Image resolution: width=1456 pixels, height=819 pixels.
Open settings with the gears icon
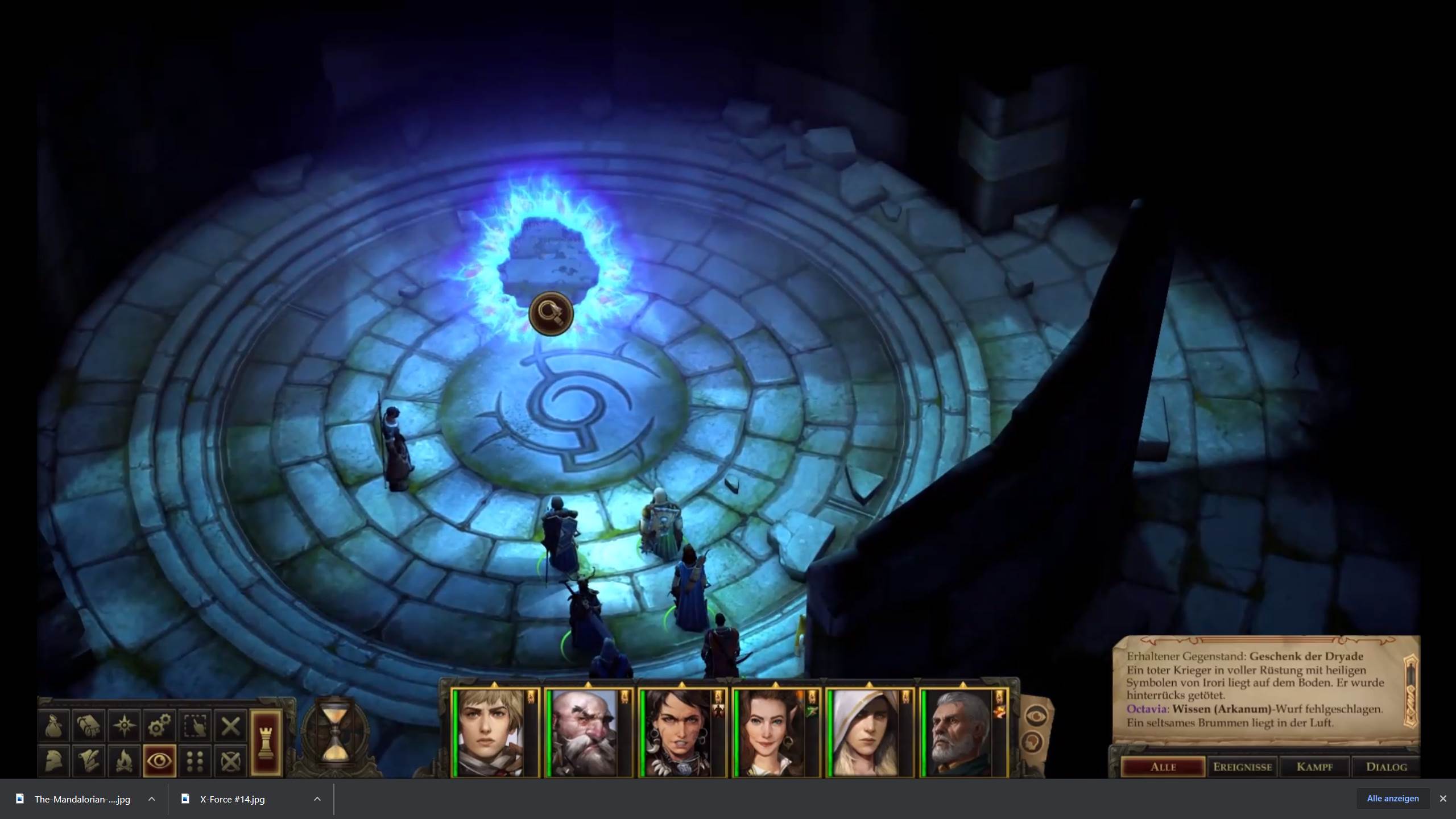(x=159, y=726)
